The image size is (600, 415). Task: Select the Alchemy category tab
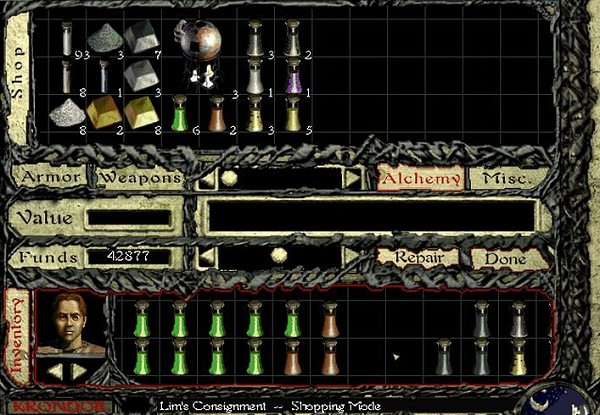point(420,178)
